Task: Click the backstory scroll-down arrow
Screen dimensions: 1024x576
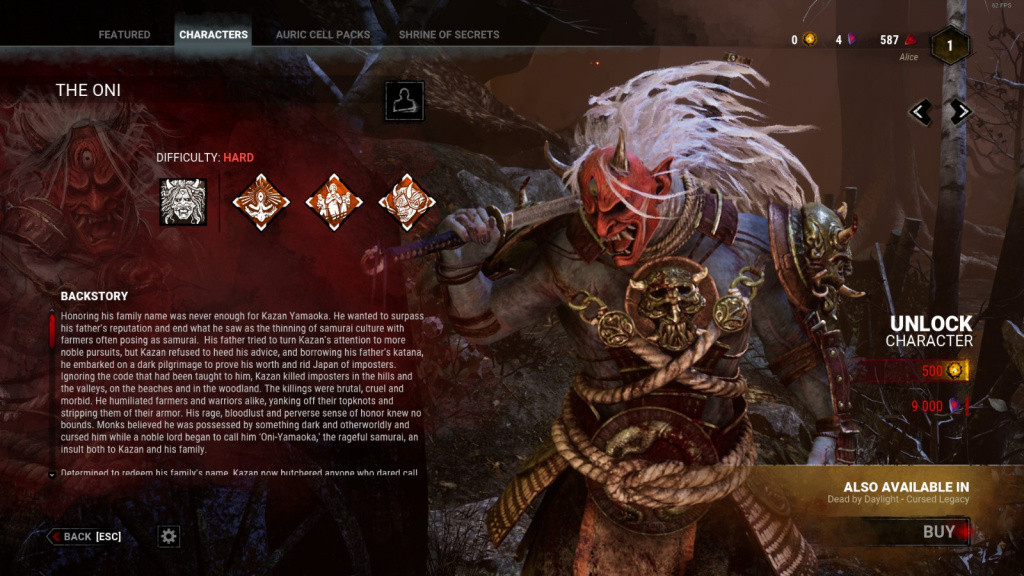Action: pyautogui.click(x=52, y=475)
